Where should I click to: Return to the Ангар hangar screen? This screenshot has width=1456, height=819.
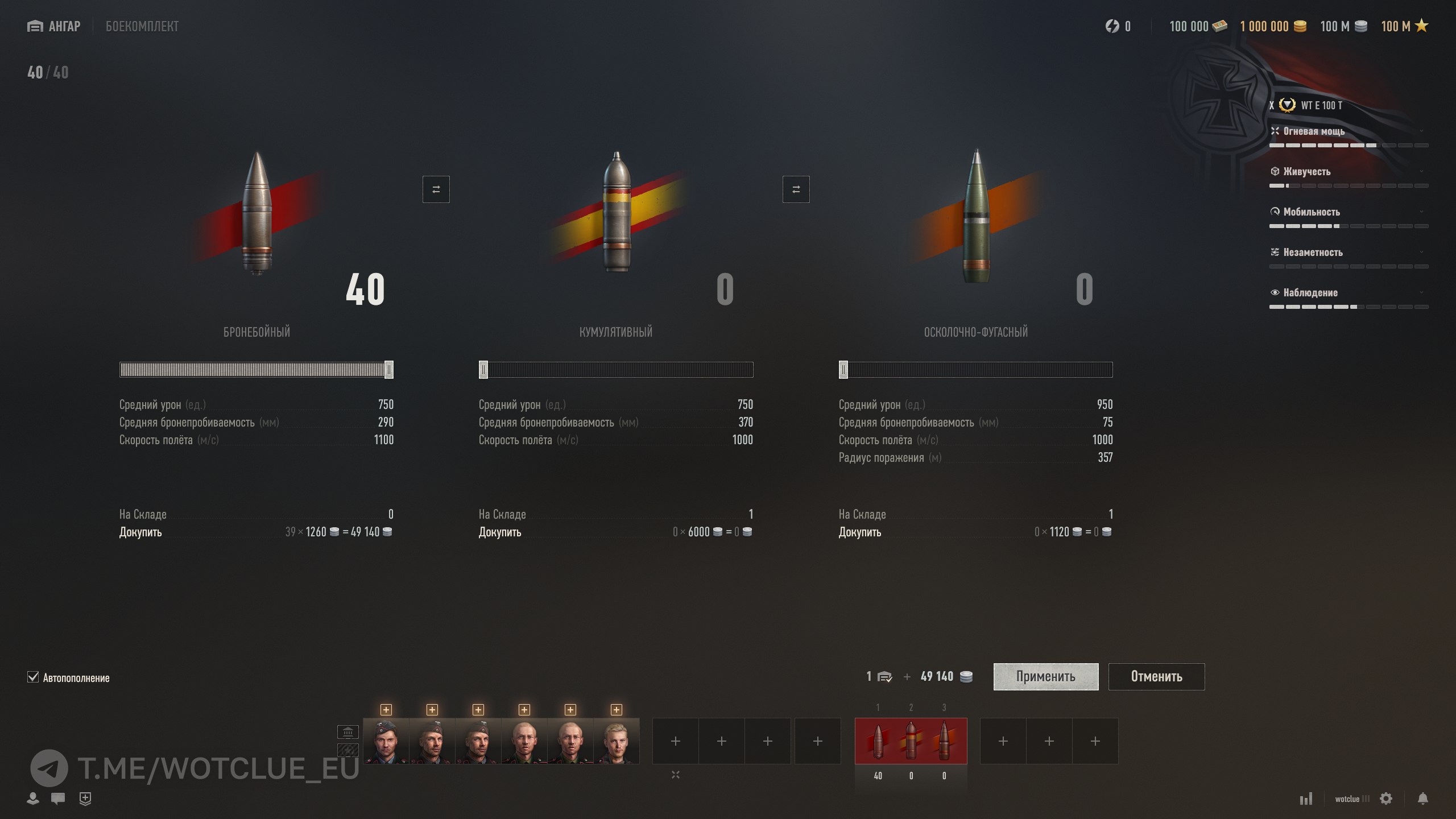[54, 26]
